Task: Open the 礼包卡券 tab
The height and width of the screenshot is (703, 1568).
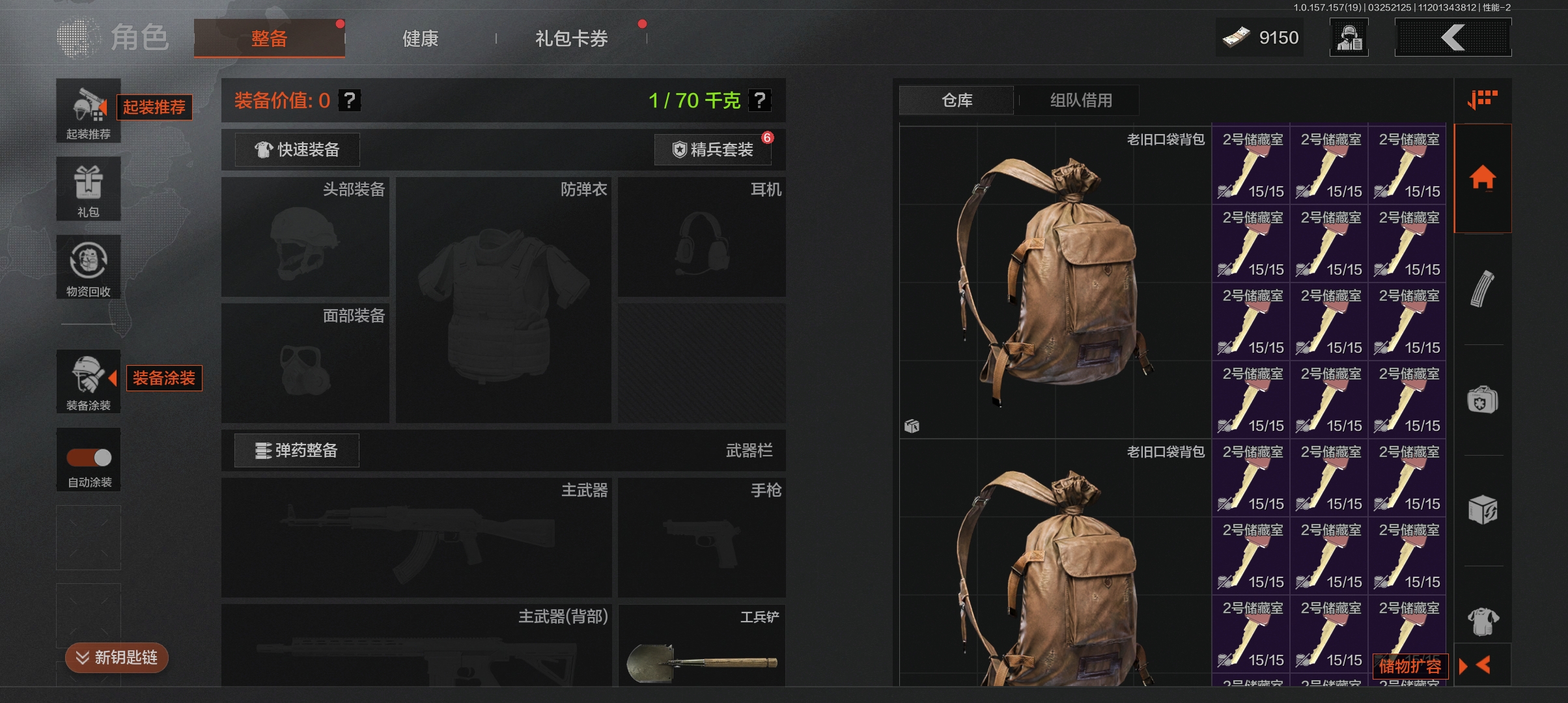Action: click(571, 39)
